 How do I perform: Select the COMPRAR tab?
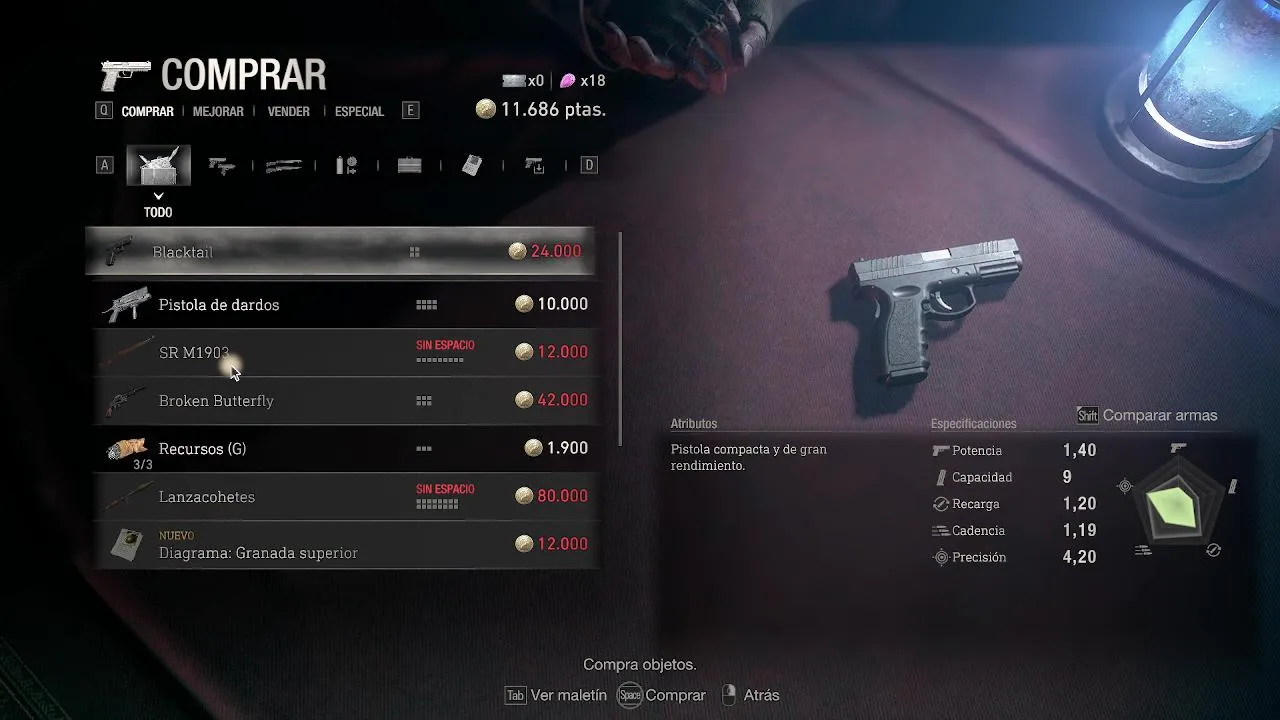pos(147,112)
